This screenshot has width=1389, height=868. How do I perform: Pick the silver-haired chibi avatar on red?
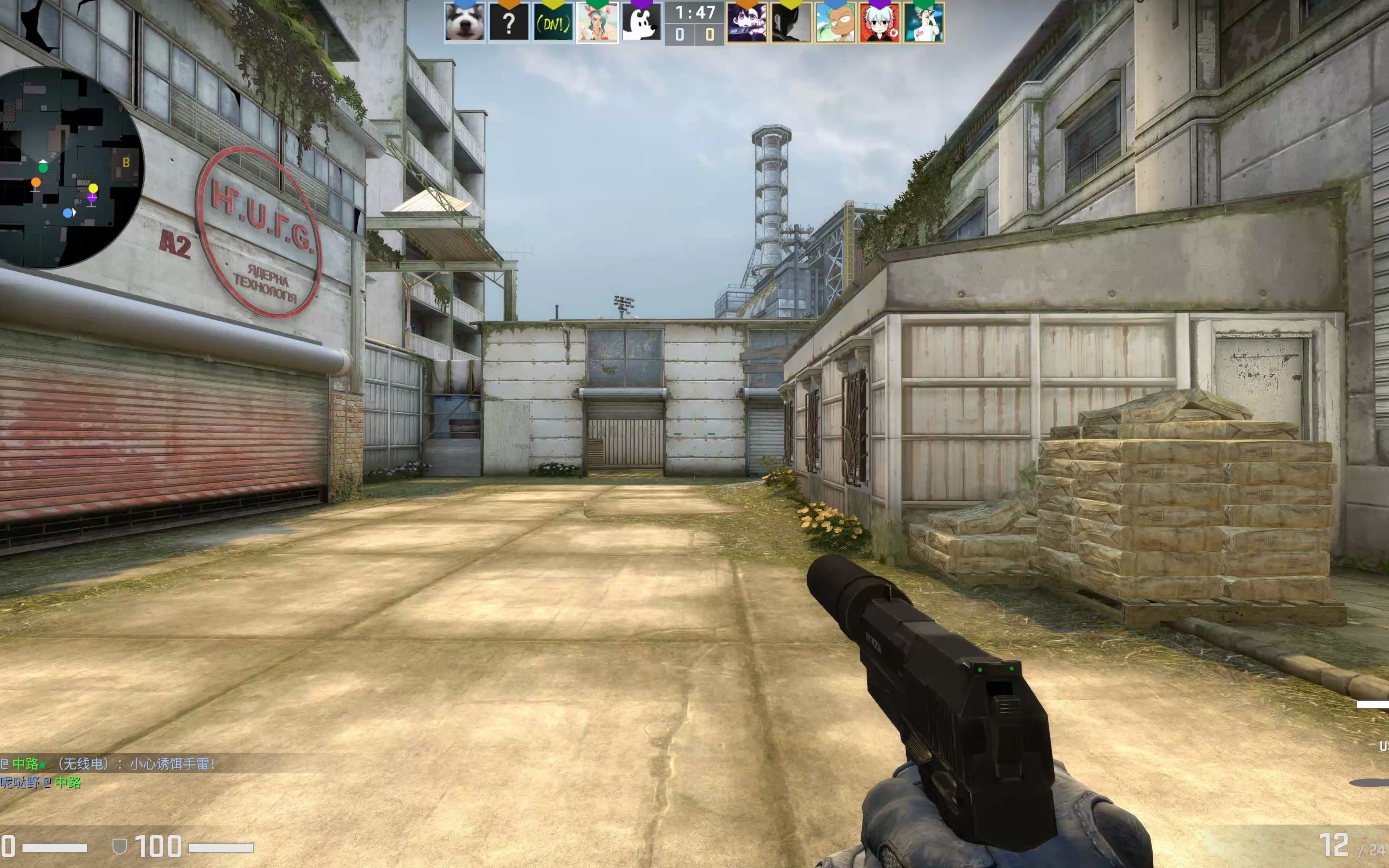879,23
